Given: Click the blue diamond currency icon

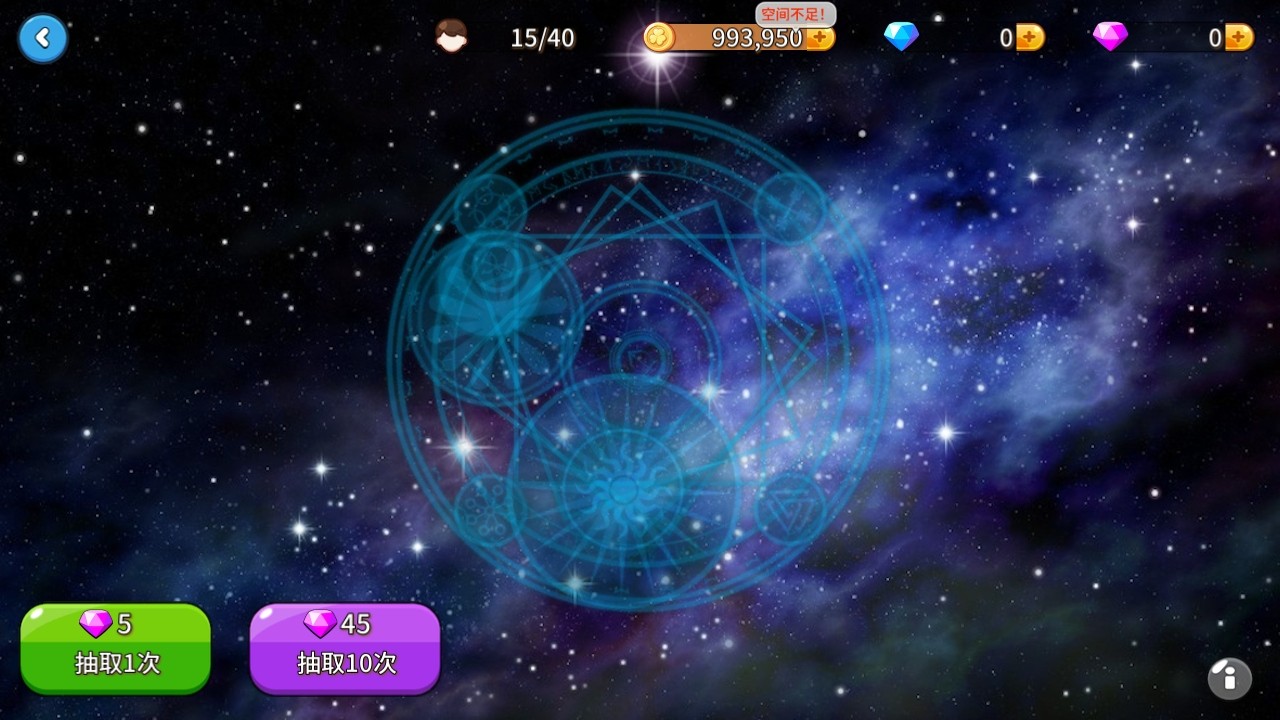Looking at the screenshot, I should pyautogui.click(x=903, y=36).
